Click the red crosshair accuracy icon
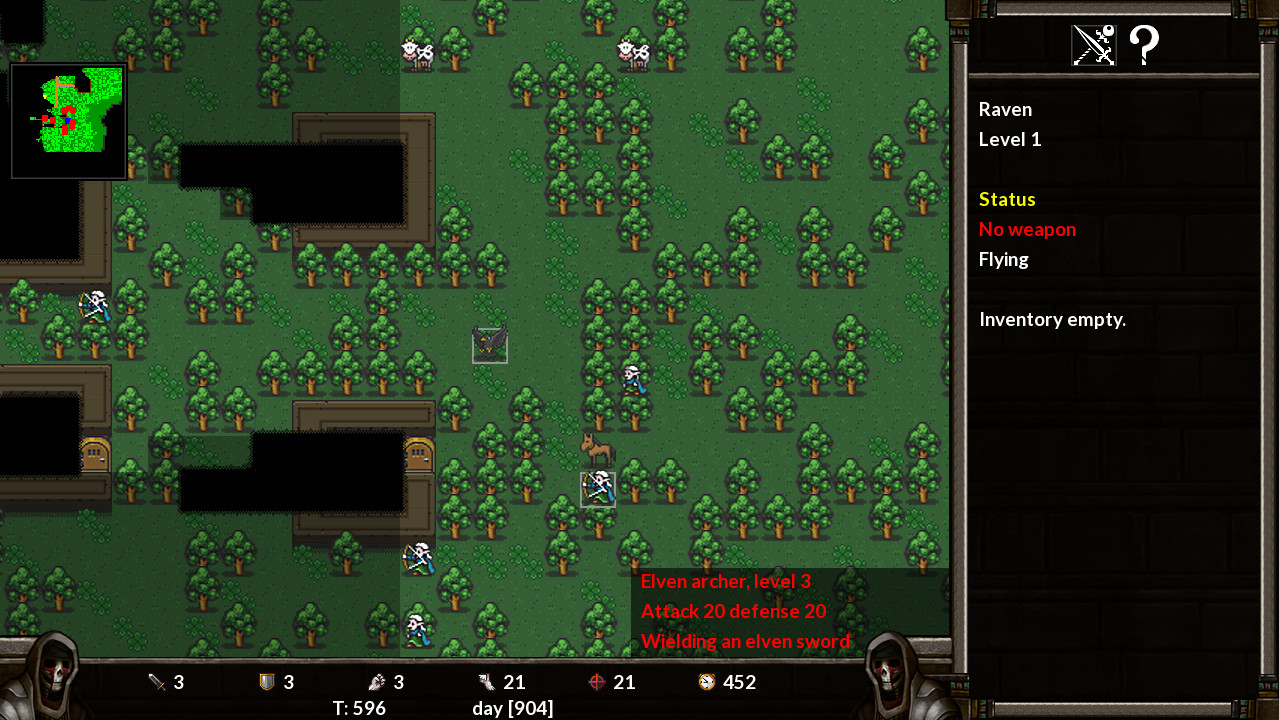Screen dimensions: 1280x720 pos(597,682)
